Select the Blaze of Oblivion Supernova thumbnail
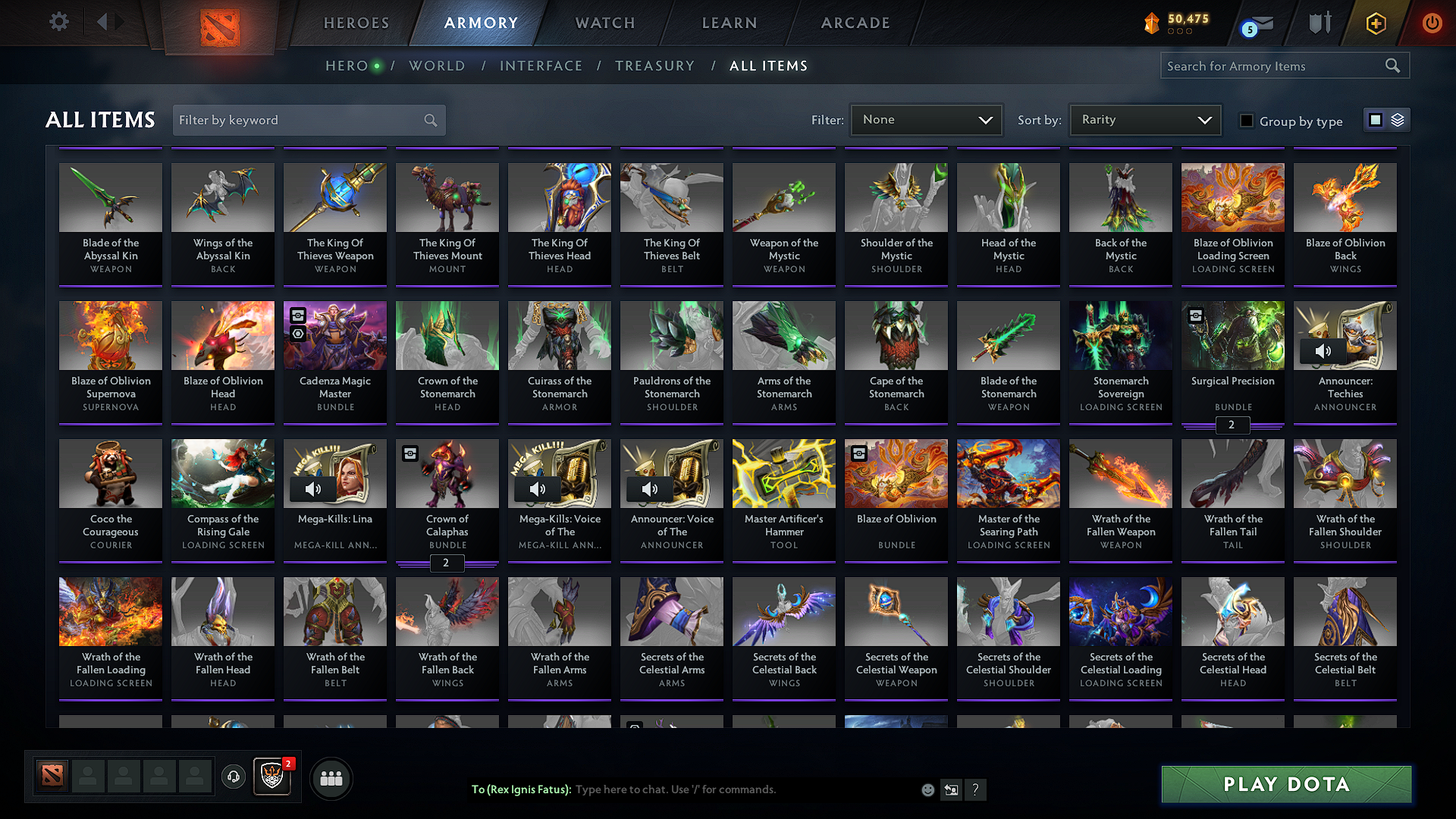 tap(110, 335)
